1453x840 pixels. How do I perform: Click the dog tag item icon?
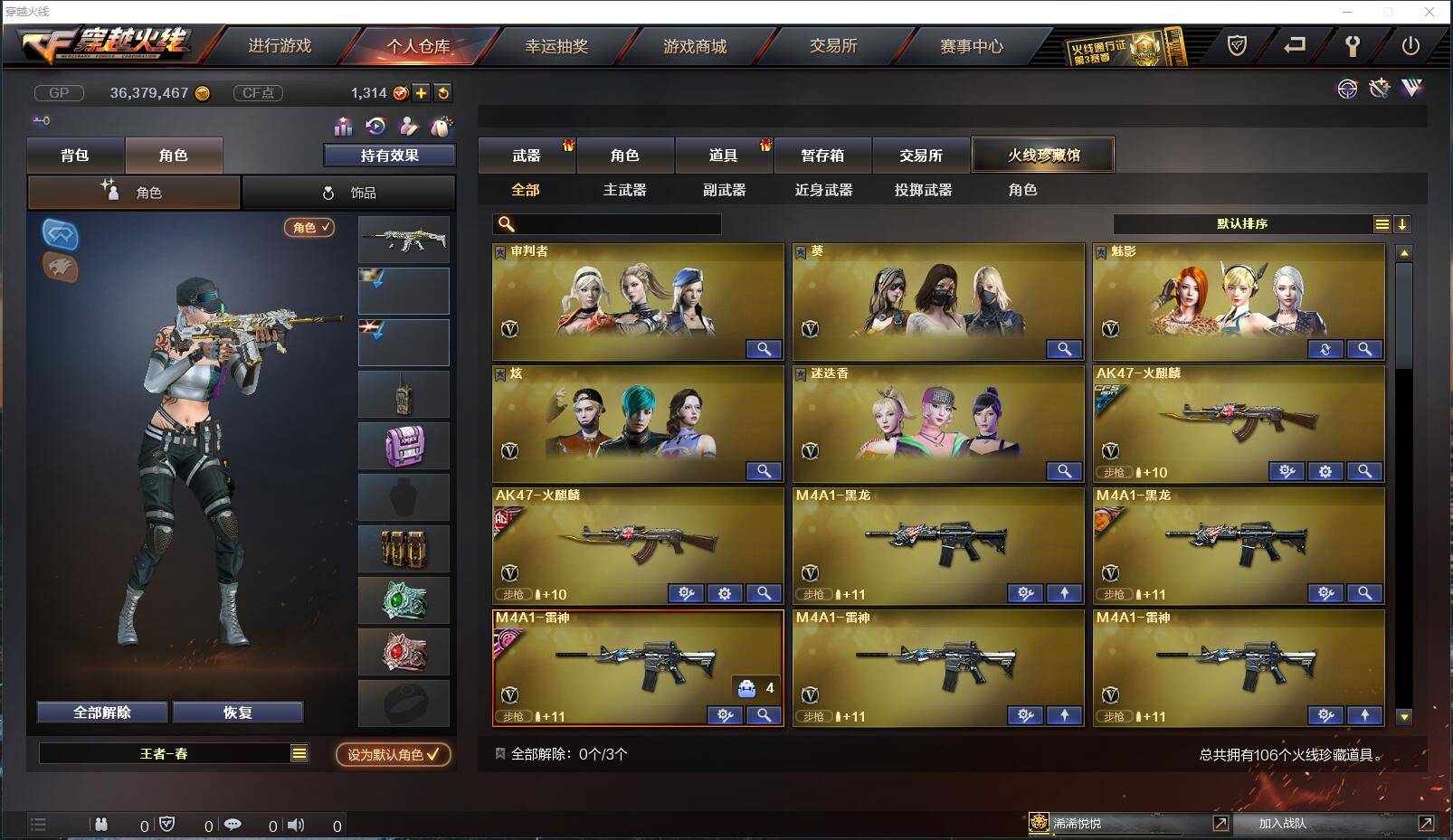click(x=441, y=127)
